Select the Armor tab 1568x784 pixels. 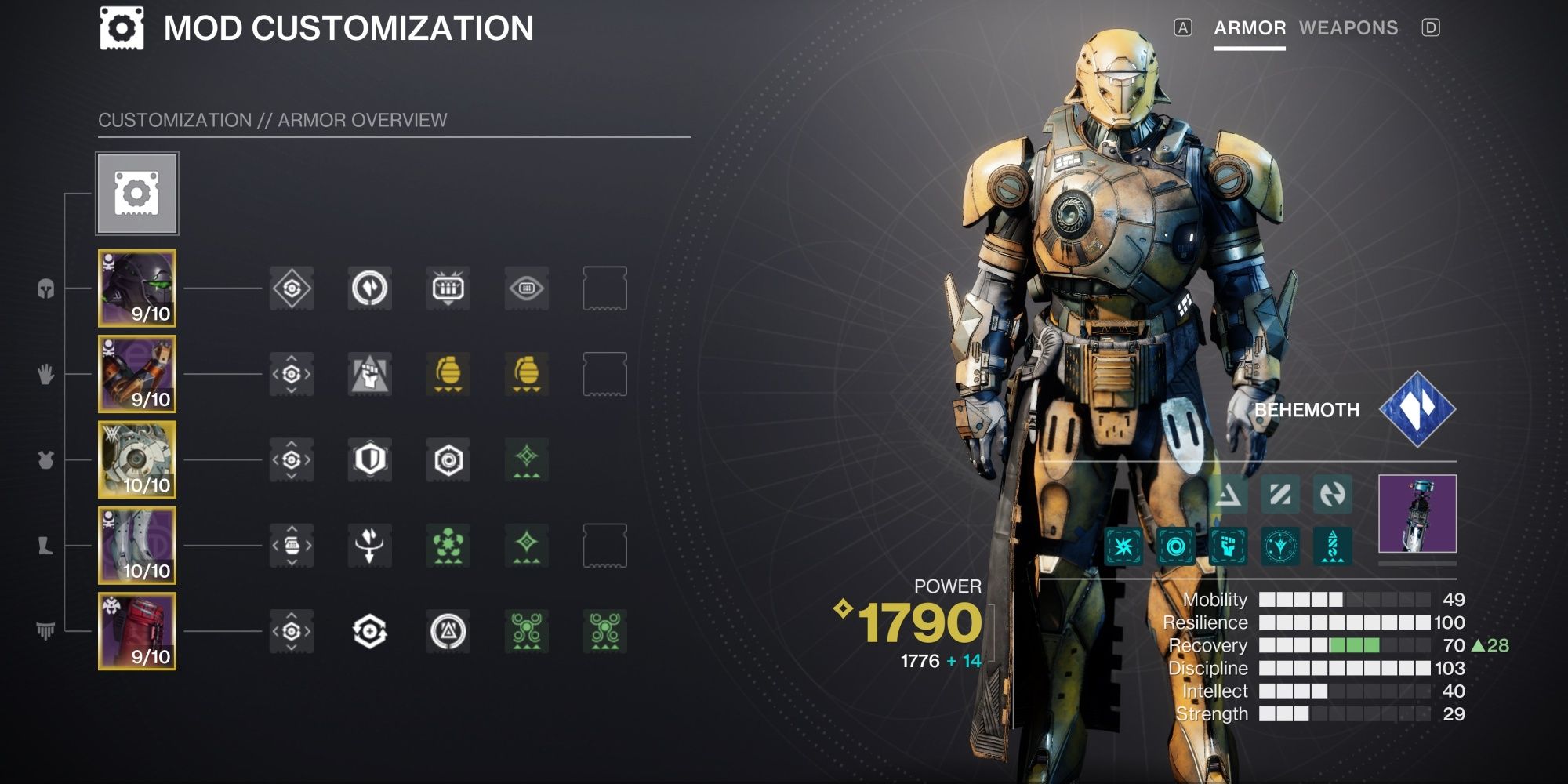coord(1249,28)
